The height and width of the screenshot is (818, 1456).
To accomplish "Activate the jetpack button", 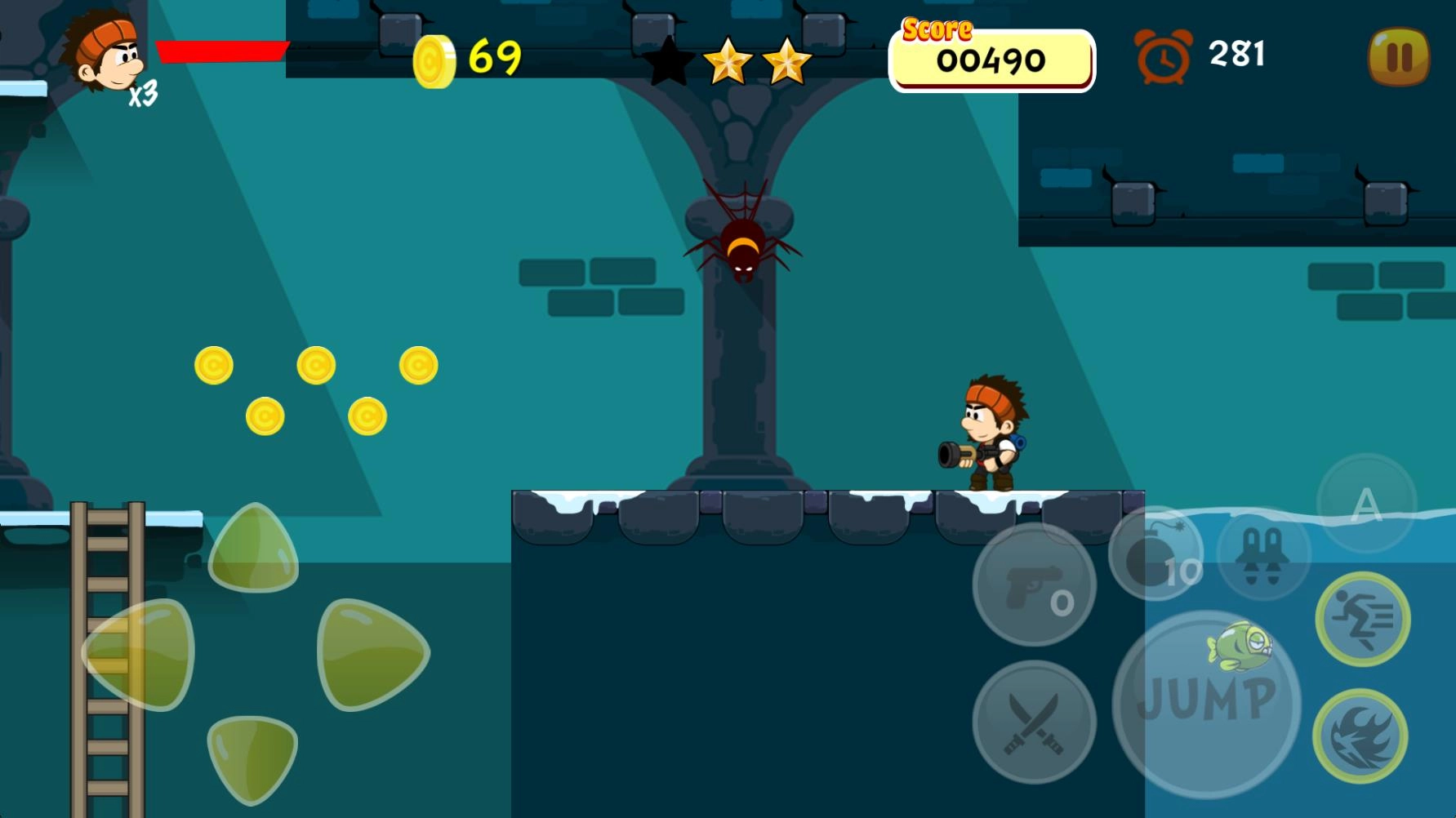I will (1263, 553).
